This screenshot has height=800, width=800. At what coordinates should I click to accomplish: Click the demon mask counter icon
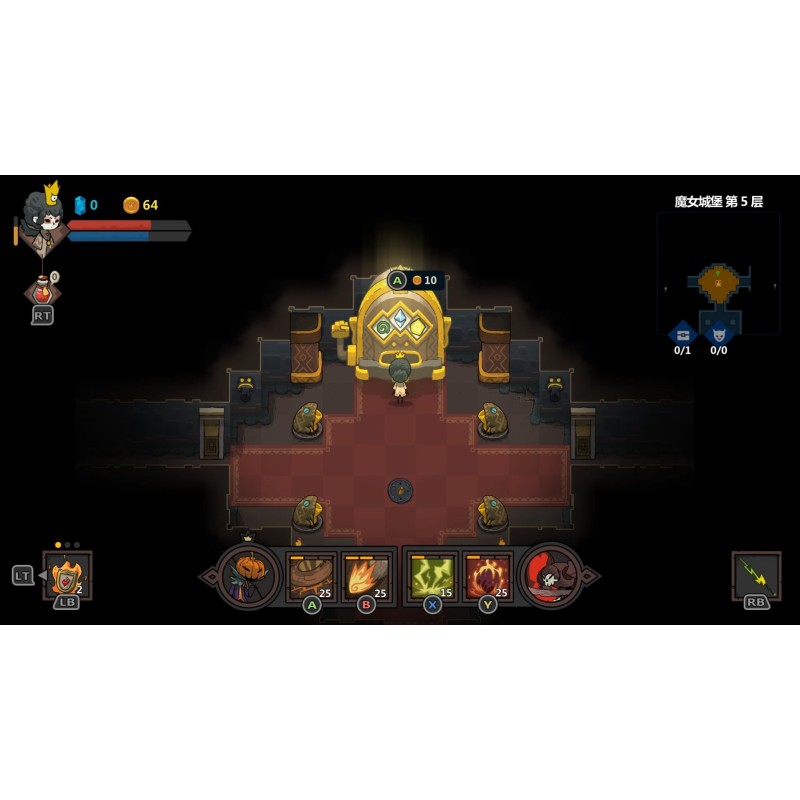click(718, 333)
